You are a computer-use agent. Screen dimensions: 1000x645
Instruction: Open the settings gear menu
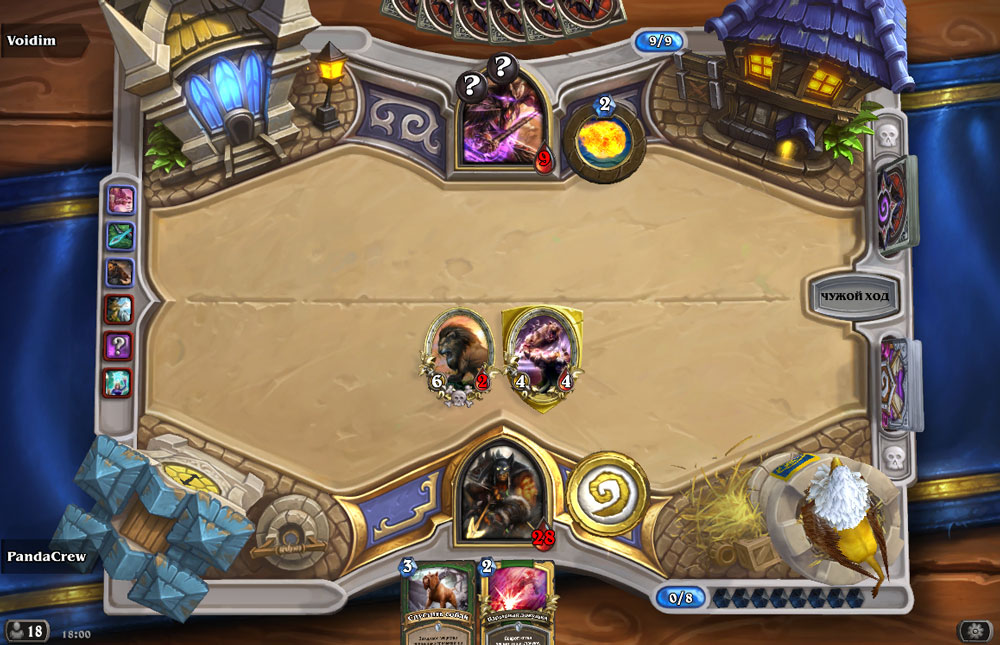(974, 630)
